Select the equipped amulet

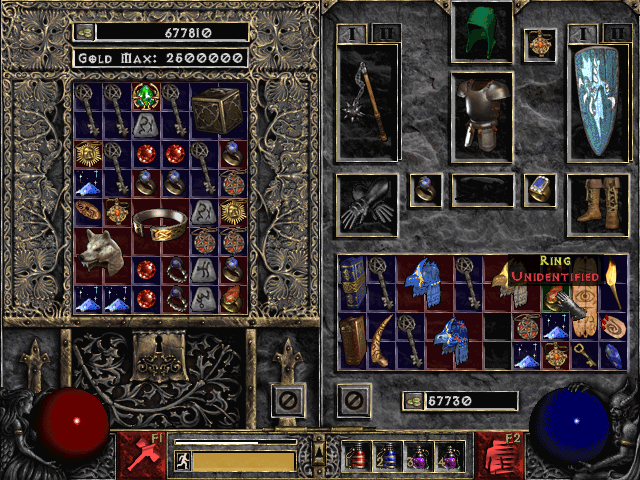point(541,45)
